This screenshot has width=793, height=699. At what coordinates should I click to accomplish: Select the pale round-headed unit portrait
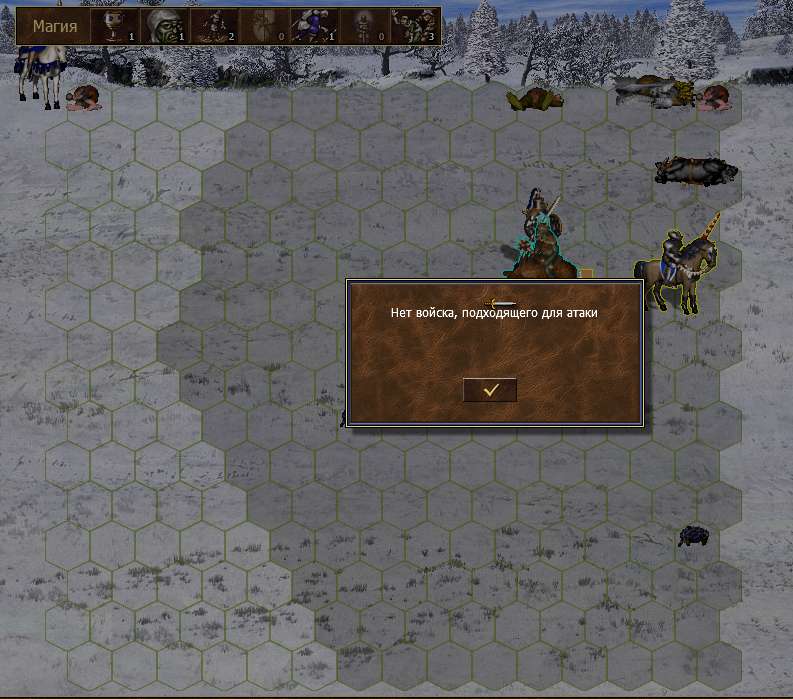115,26
